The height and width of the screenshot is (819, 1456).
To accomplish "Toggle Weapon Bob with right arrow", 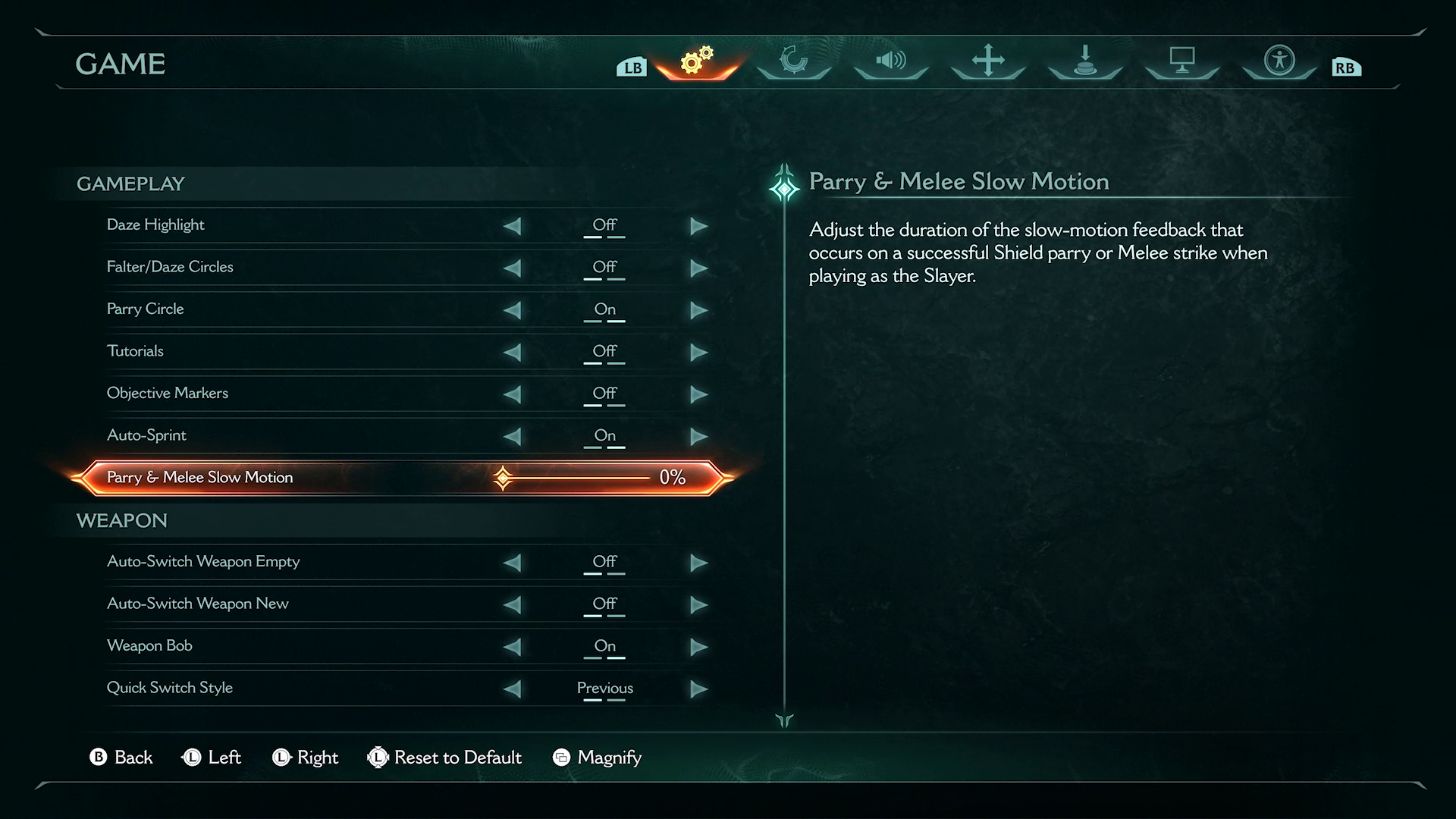I will pyautogui.click(x=698, y=647).
